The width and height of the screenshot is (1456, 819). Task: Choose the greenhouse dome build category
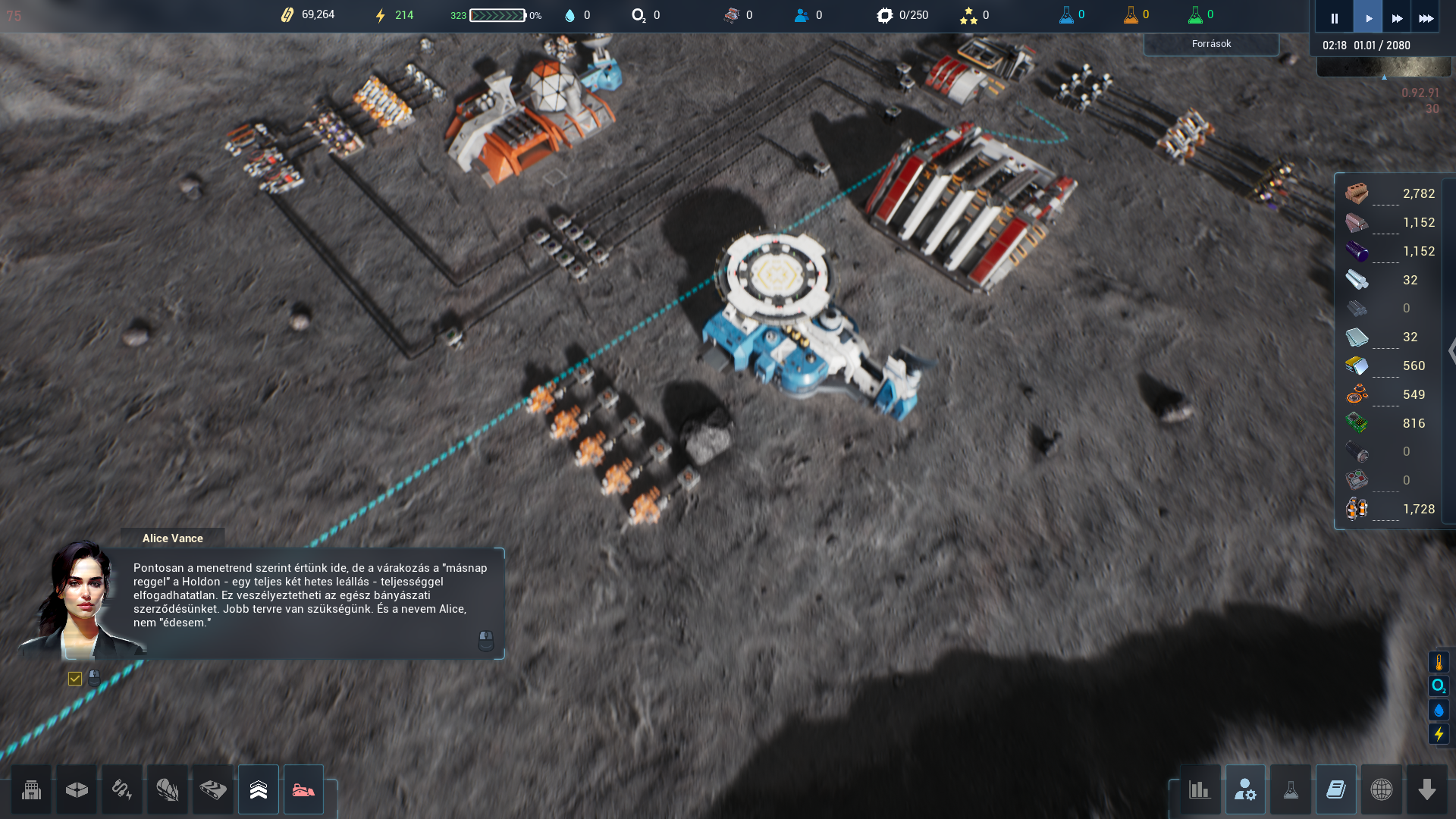tap(168, 789)
